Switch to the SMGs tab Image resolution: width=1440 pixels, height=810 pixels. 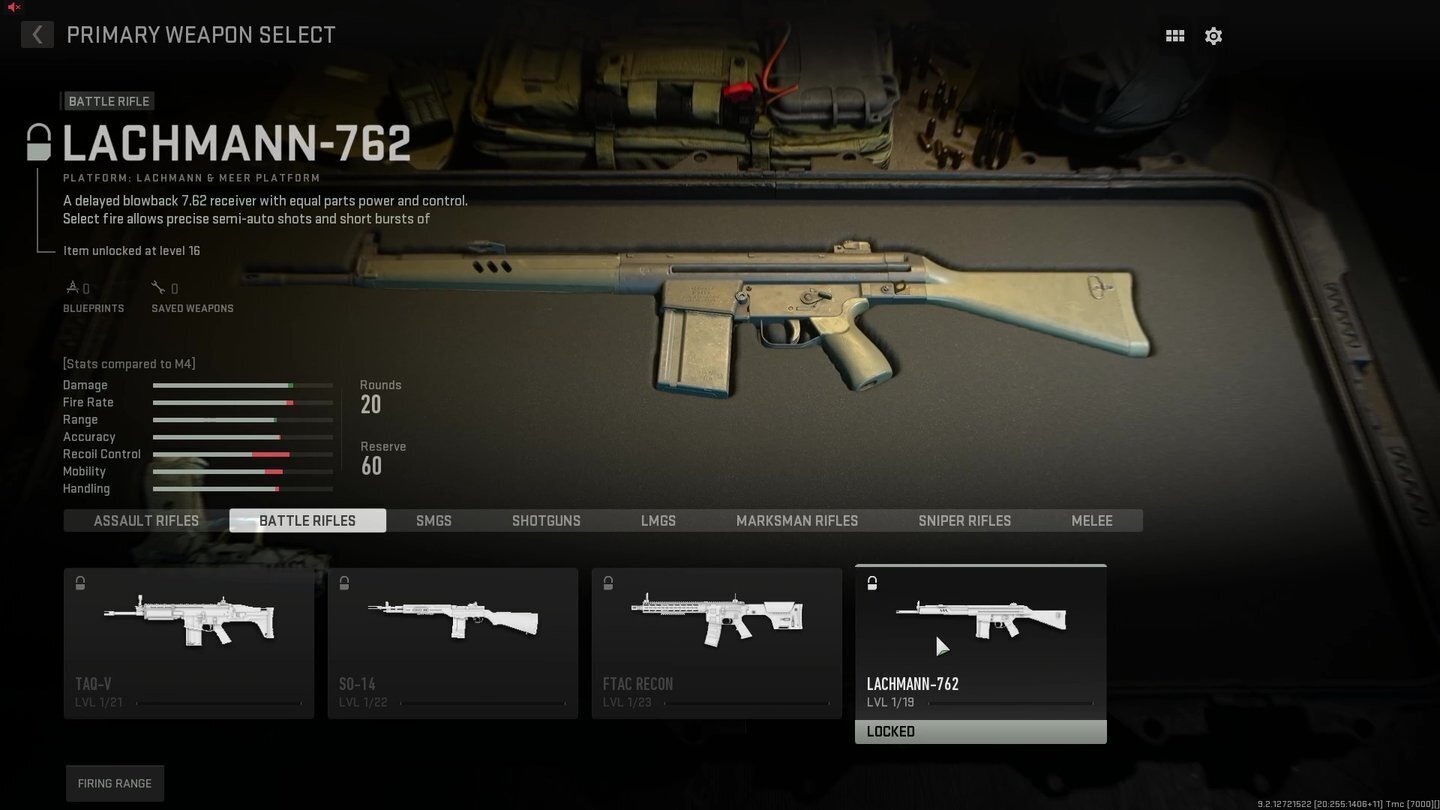tap(434, 521)
